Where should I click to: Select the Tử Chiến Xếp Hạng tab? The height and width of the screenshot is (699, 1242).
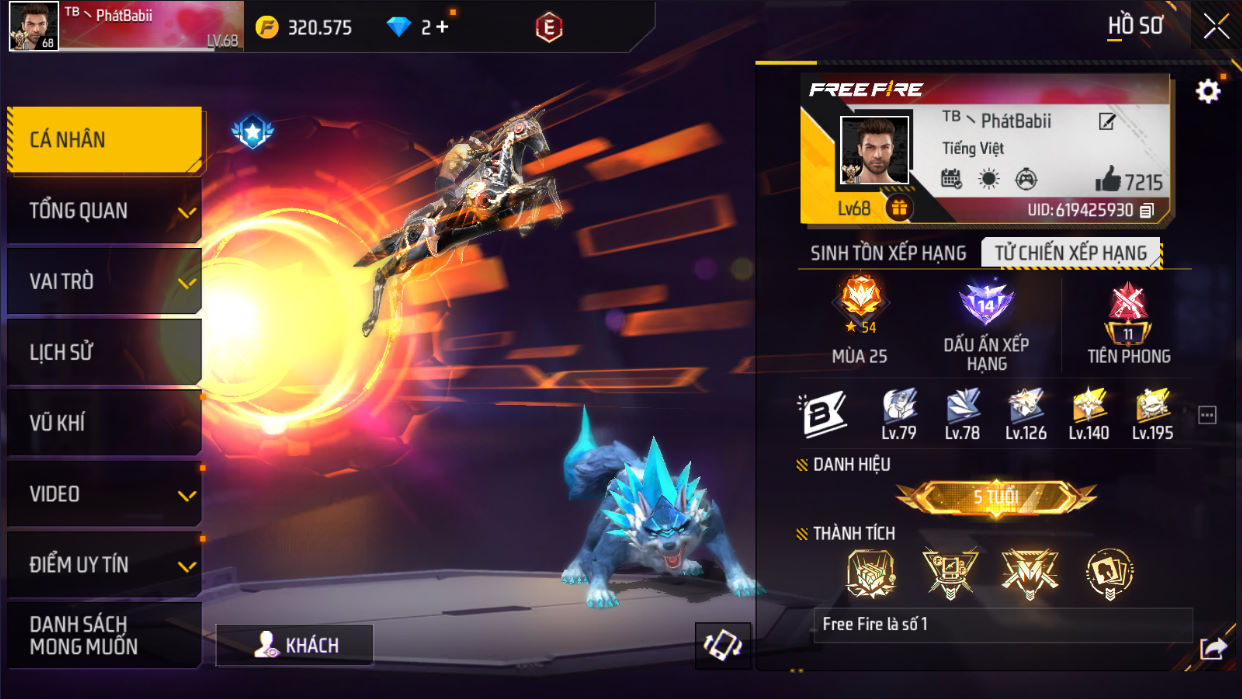[x=1070, y=253]
